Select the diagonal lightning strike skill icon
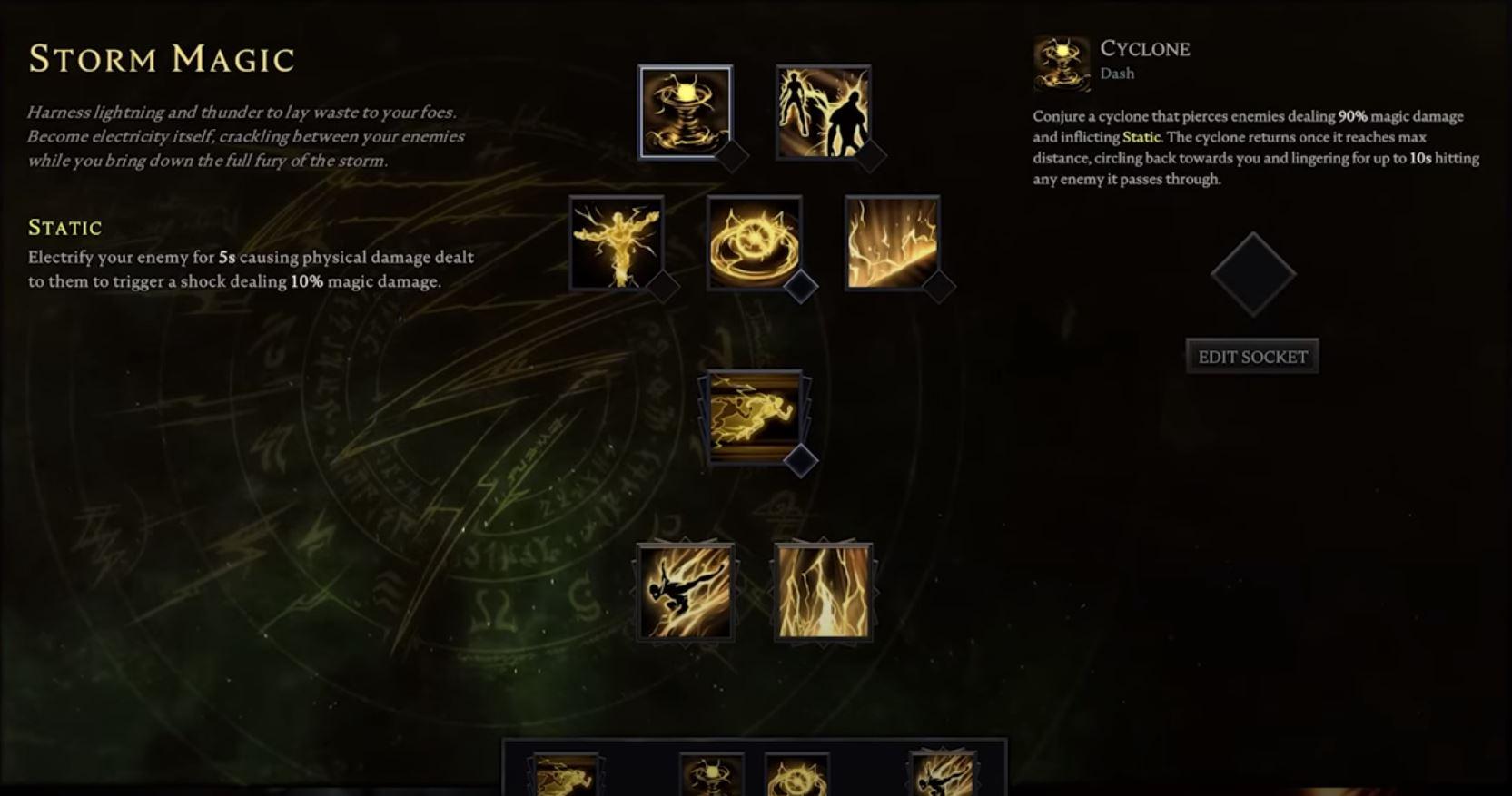This screenshot has width=1512, height=796. pos(892,243)
